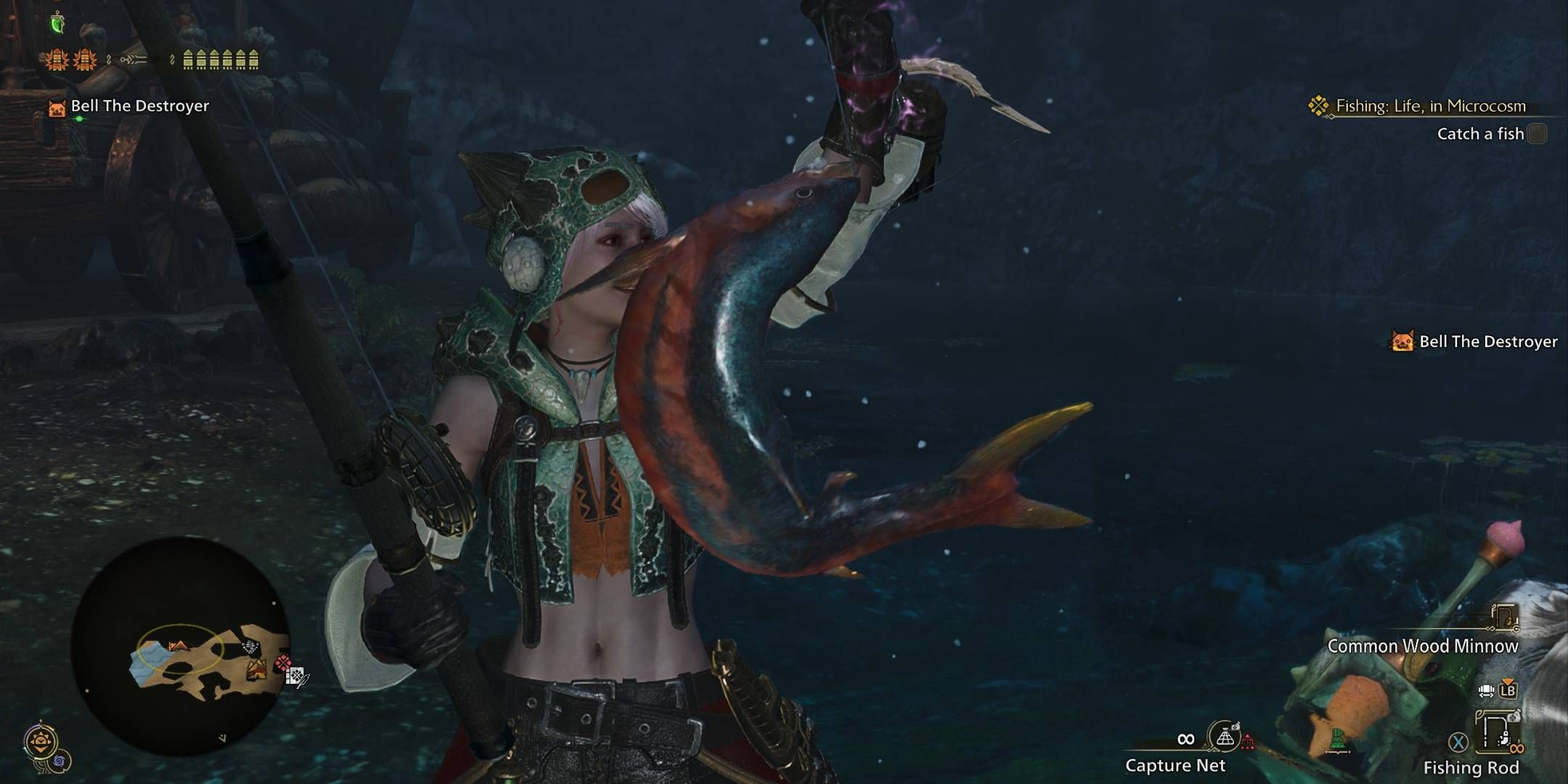This screenshot has height=784, width=1568.
Task: Click the green quest progress marker under Bell The Destroyer
Action: point(79,118)
